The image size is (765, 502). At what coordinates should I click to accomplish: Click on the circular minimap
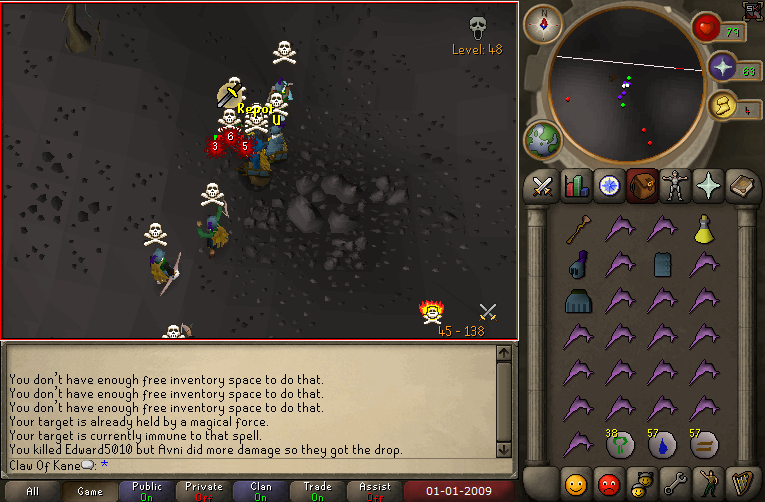click(620, 90)
